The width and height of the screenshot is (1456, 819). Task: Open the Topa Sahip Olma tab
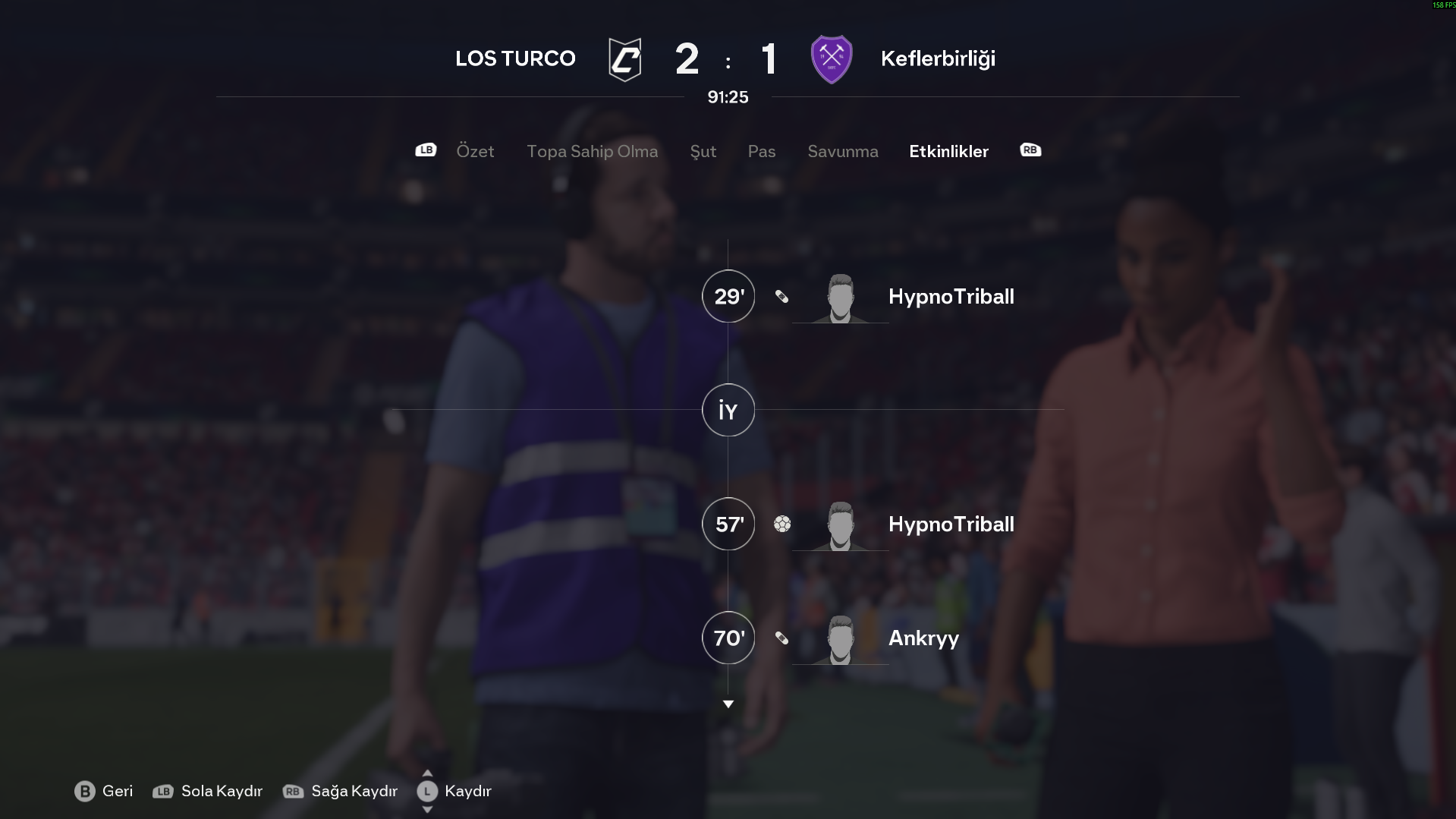coord(592,151)
